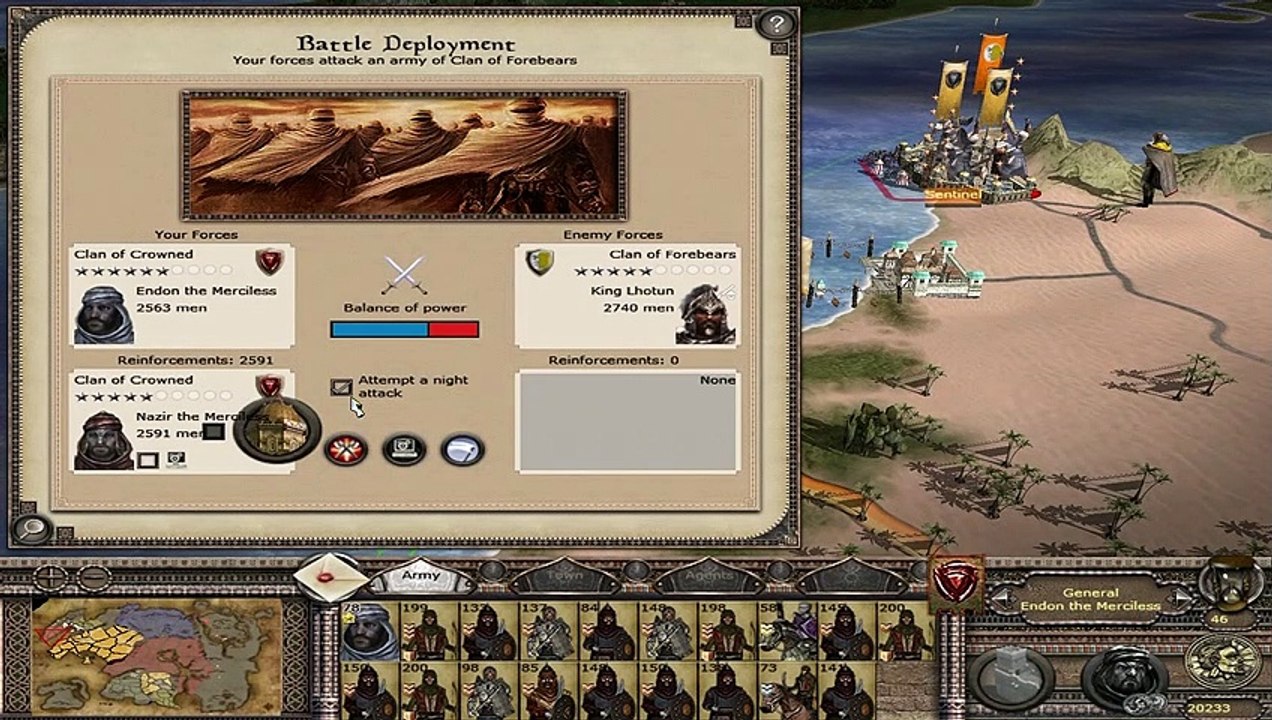
Task: Fight the battle with crossed swords button
Action: pos(346,450)
